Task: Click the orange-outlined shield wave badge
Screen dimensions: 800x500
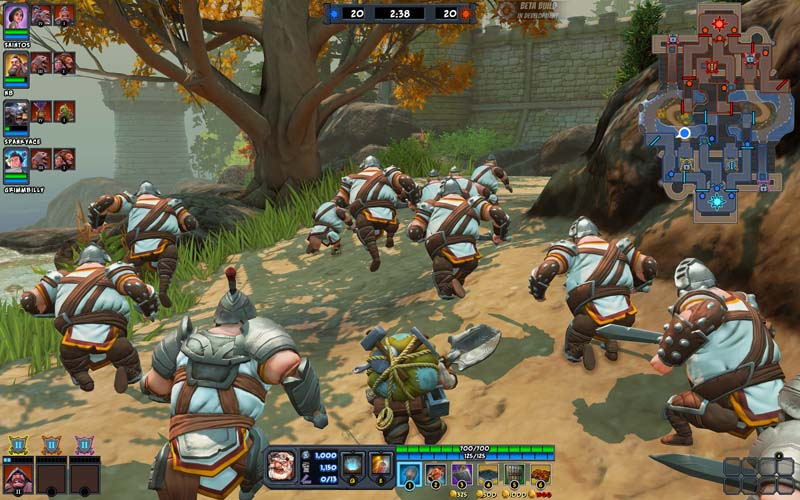Action: (x=50, y=444)
